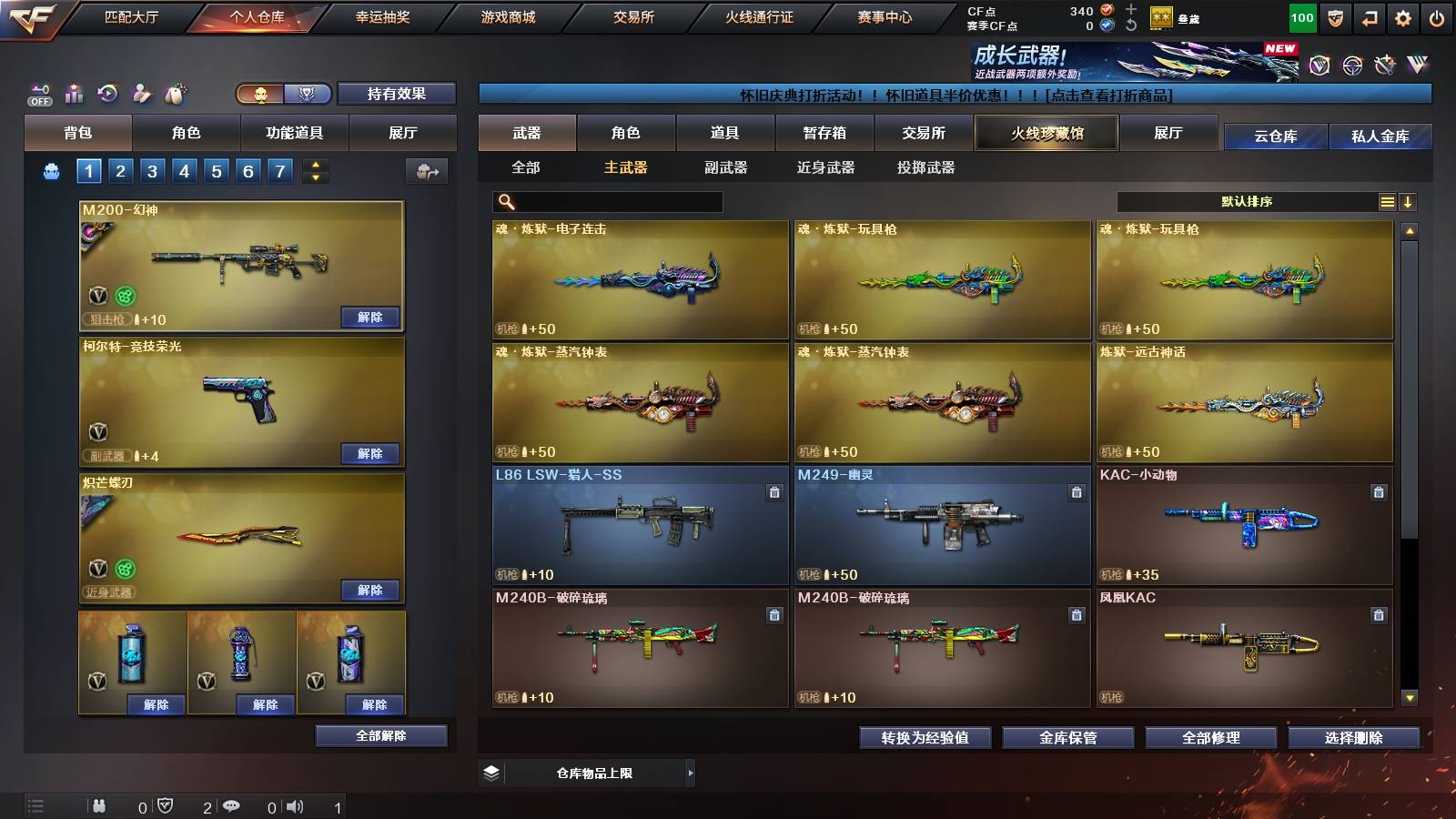Viewport: 1456px width, 819px height.
Task: Click the trash icon on M249-幽灵 weapon card
Action: 1075,490
